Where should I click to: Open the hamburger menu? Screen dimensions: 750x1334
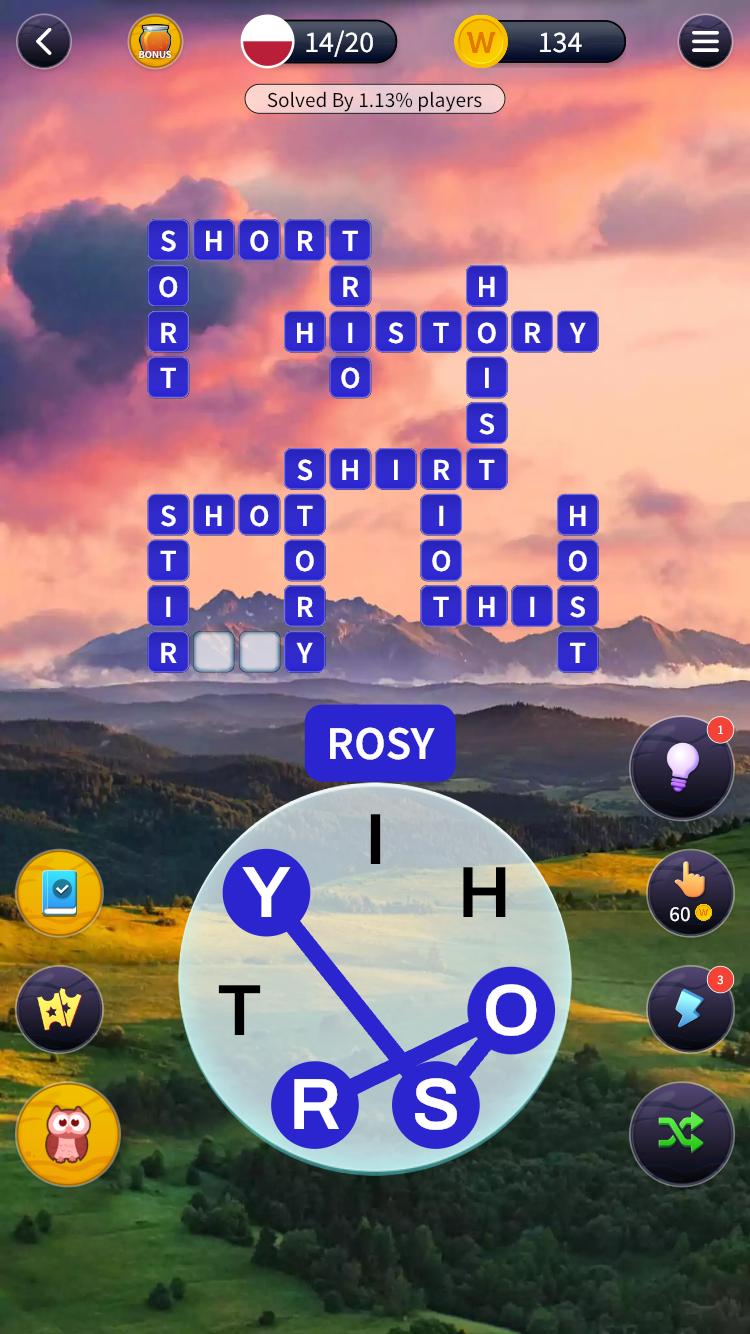pos(705,42)
